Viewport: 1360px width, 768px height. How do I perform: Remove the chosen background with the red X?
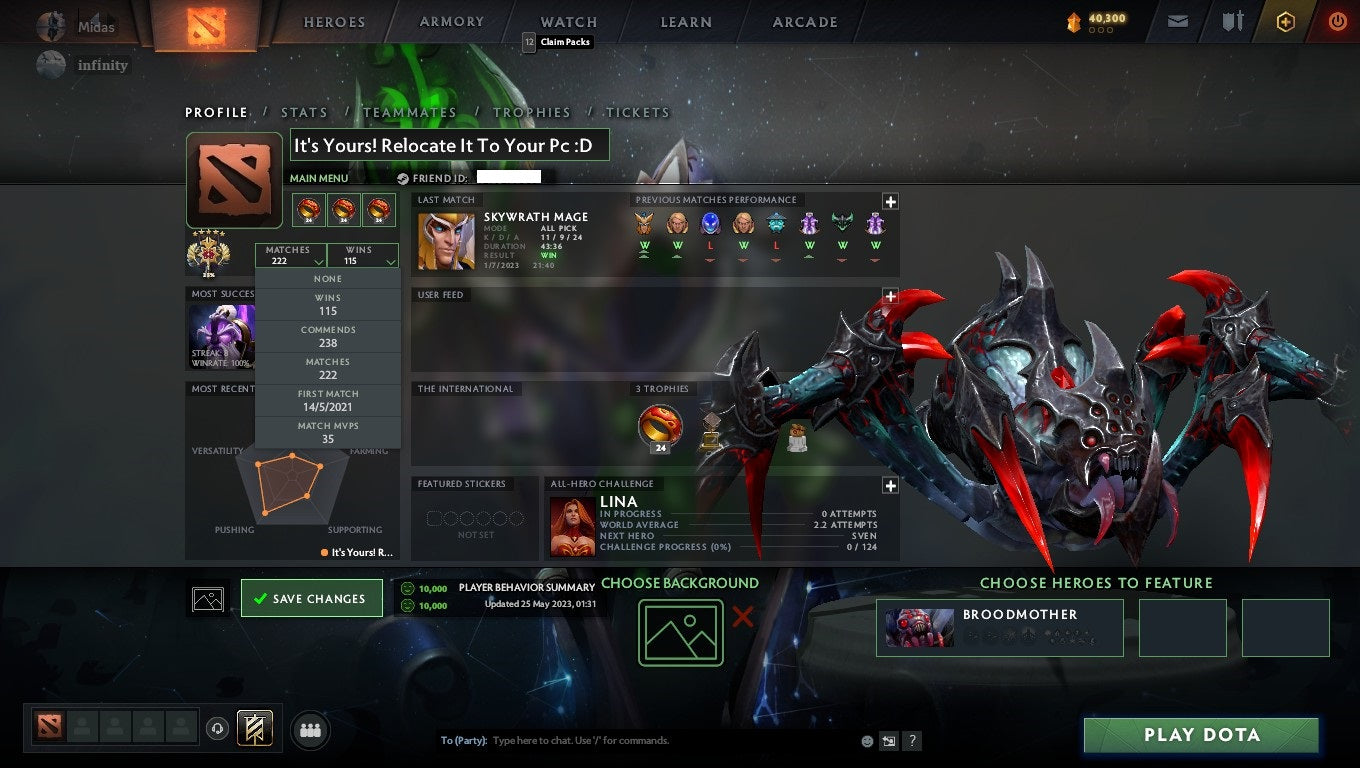pos(743,618)
